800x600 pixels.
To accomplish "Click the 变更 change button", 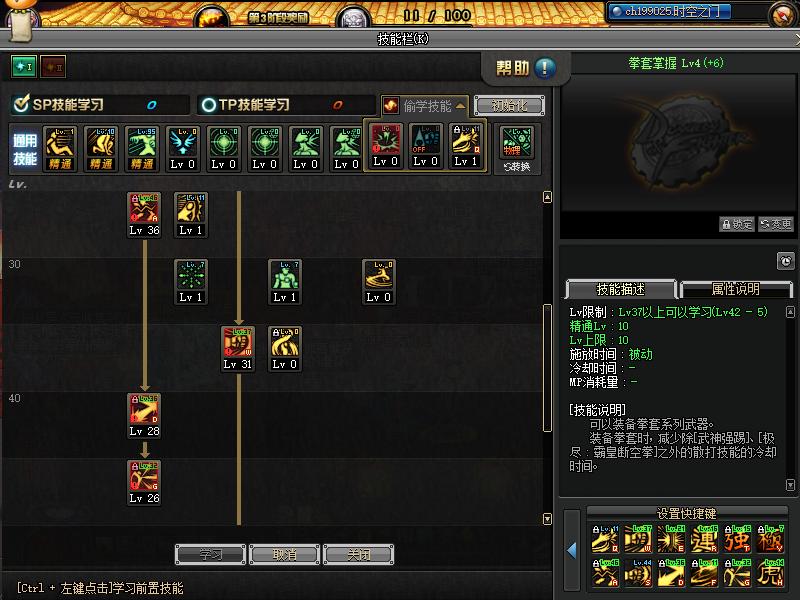I will 776,224.
